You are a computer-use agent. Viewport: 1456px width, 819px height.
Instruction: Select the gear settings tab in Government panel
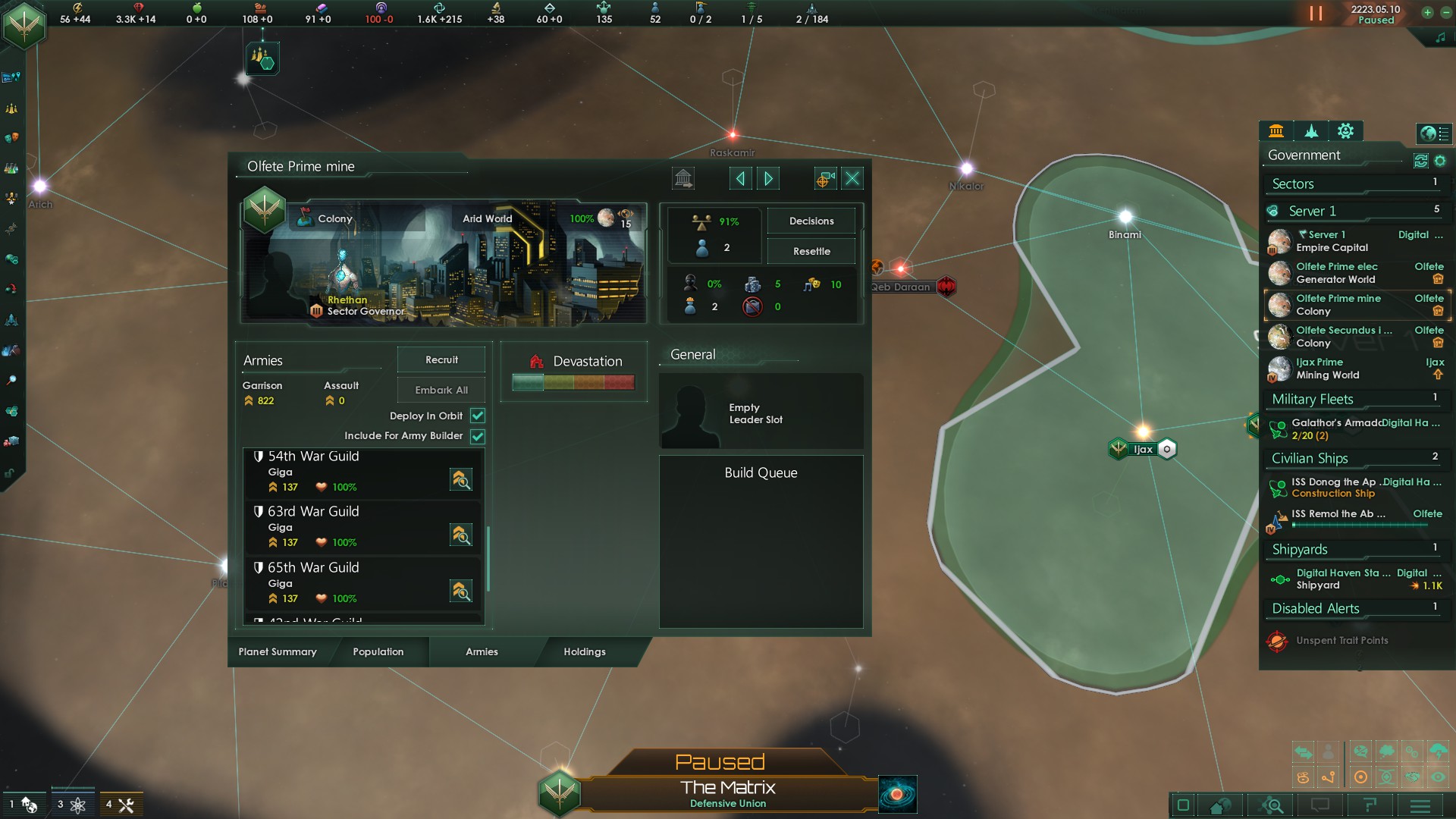[1346, 131]
